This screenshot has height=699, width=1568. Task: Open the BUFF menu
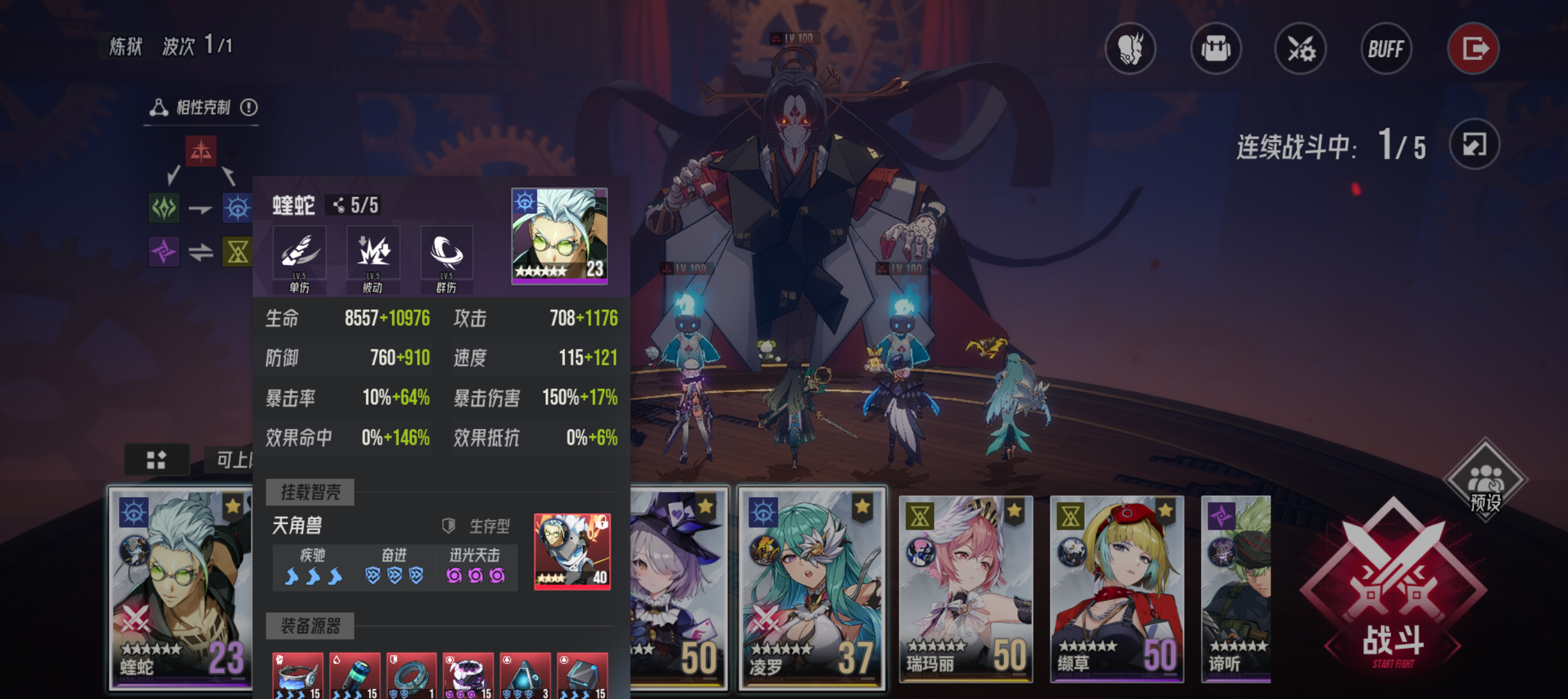pos(1386,49)
